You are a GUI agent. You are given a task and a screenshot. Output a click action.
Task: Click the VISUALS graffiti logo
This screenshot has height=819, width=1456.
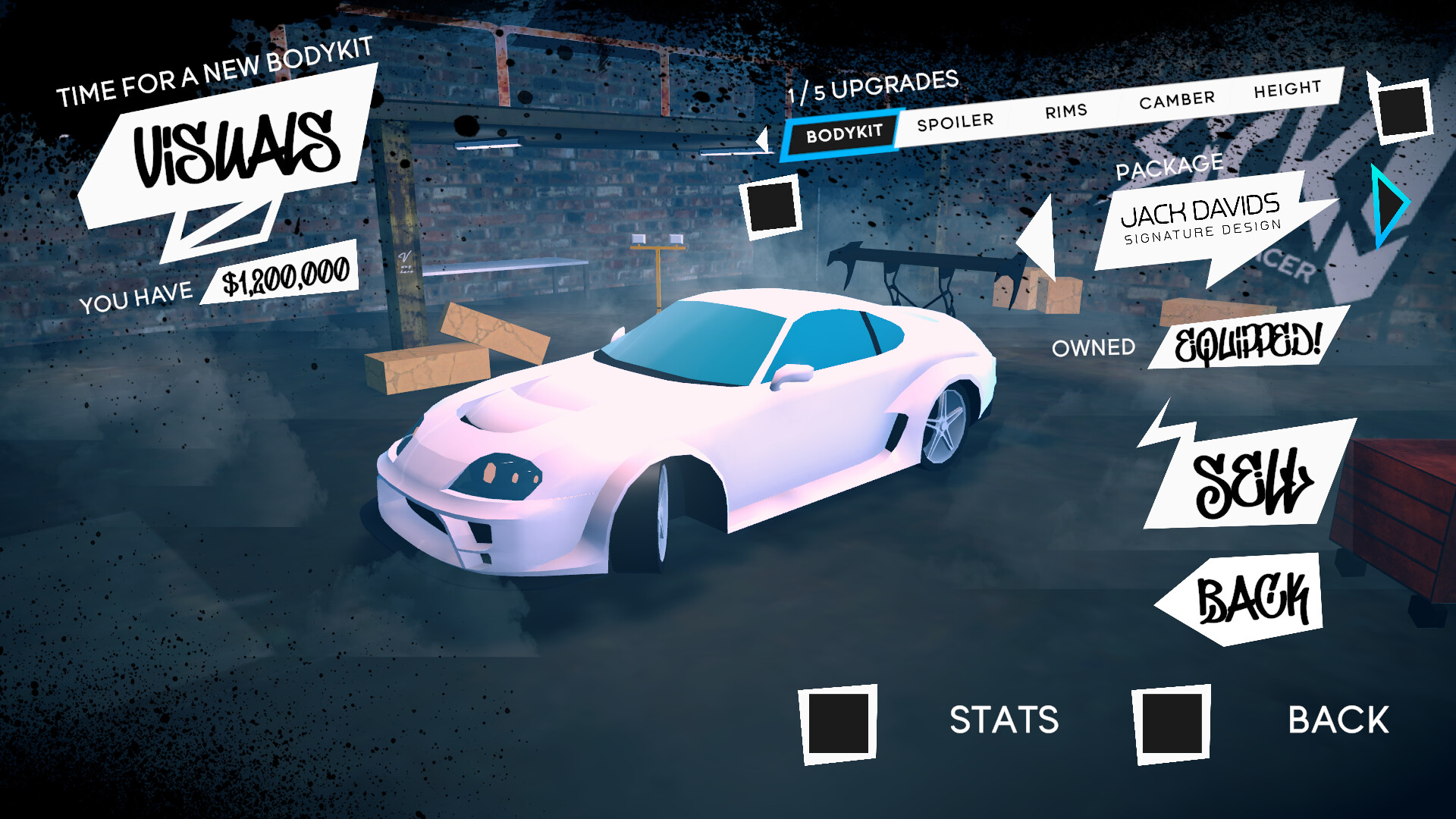[x=235, y=148]
